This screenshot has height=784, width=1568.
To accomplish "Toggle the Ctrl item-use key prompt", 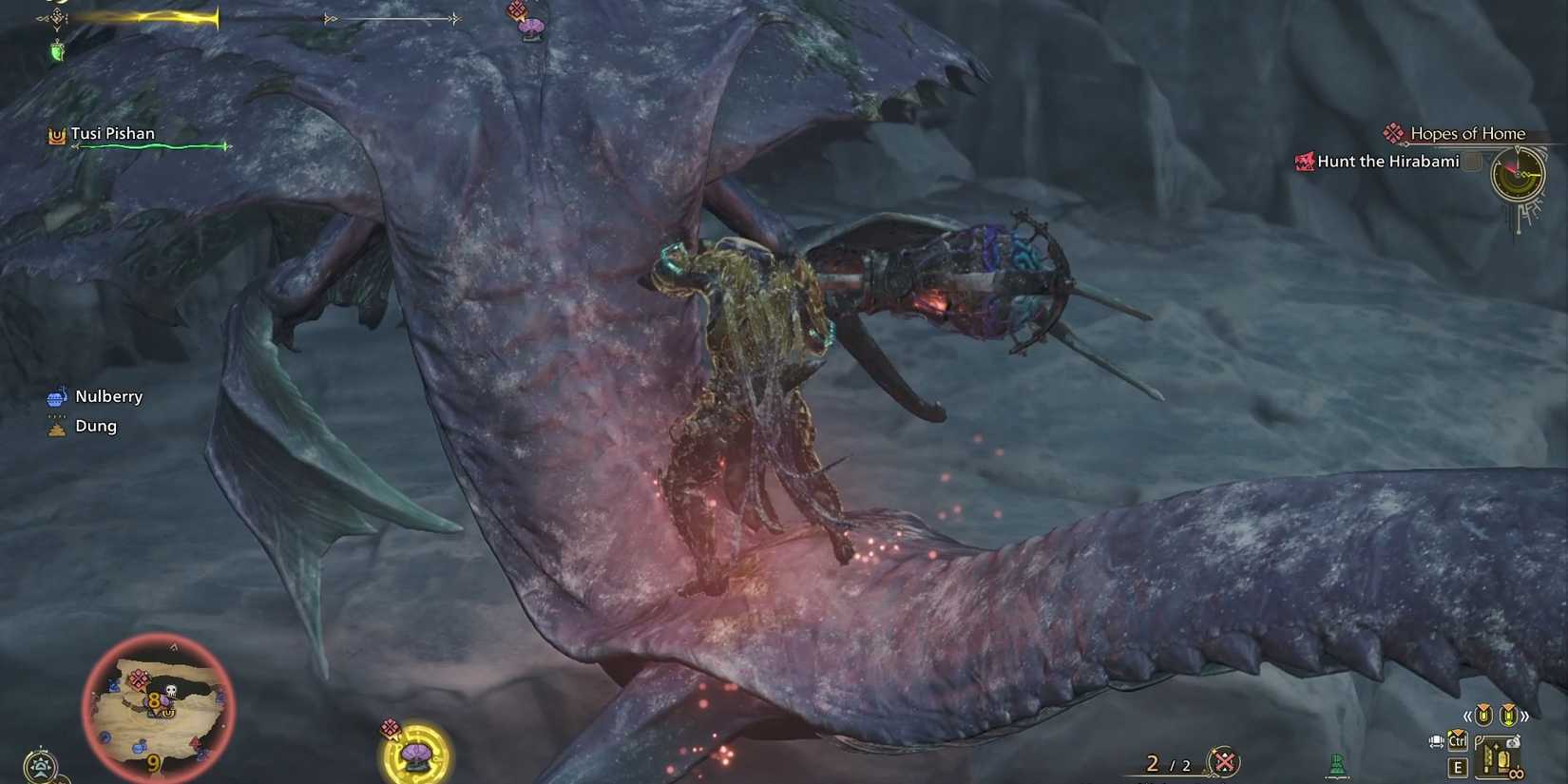I will tap(1458, 742).
